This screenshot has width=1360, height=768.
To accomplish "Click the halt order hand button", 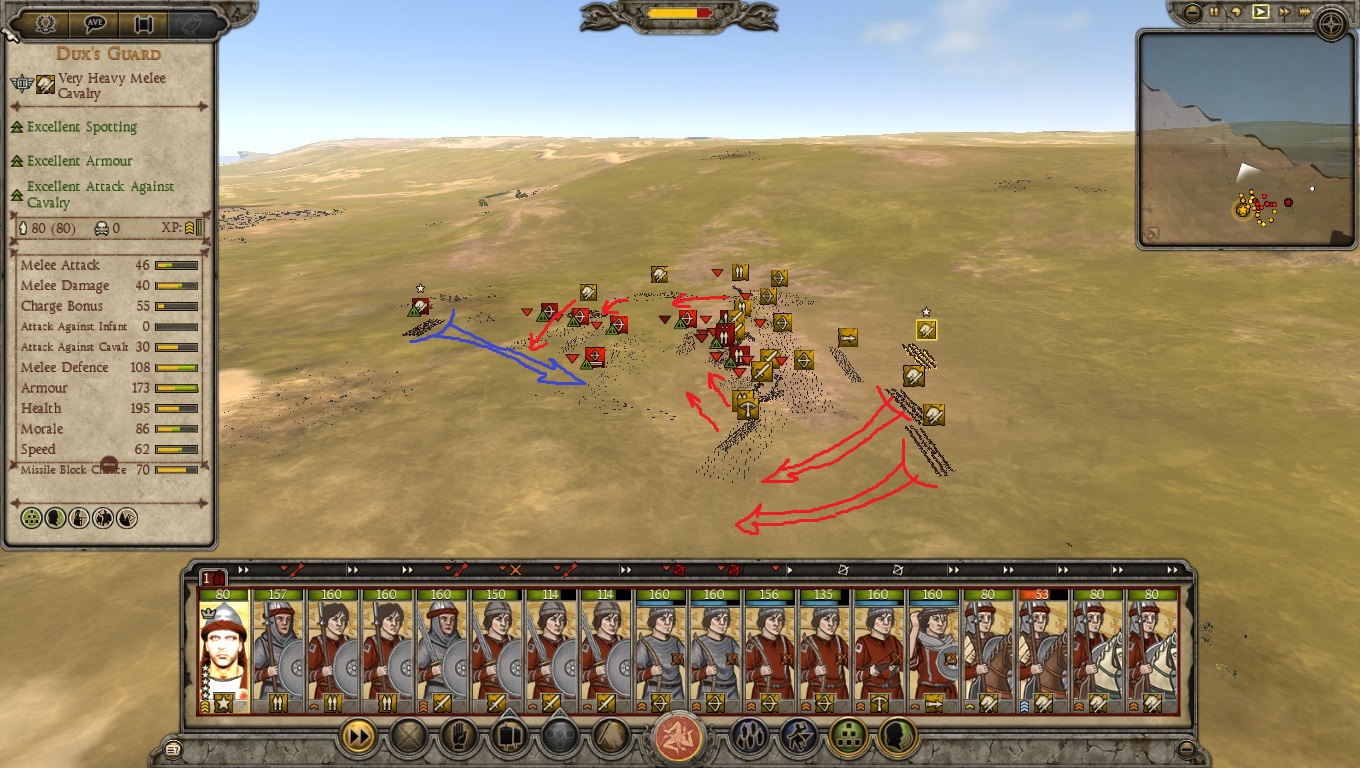I will [459, 738].
